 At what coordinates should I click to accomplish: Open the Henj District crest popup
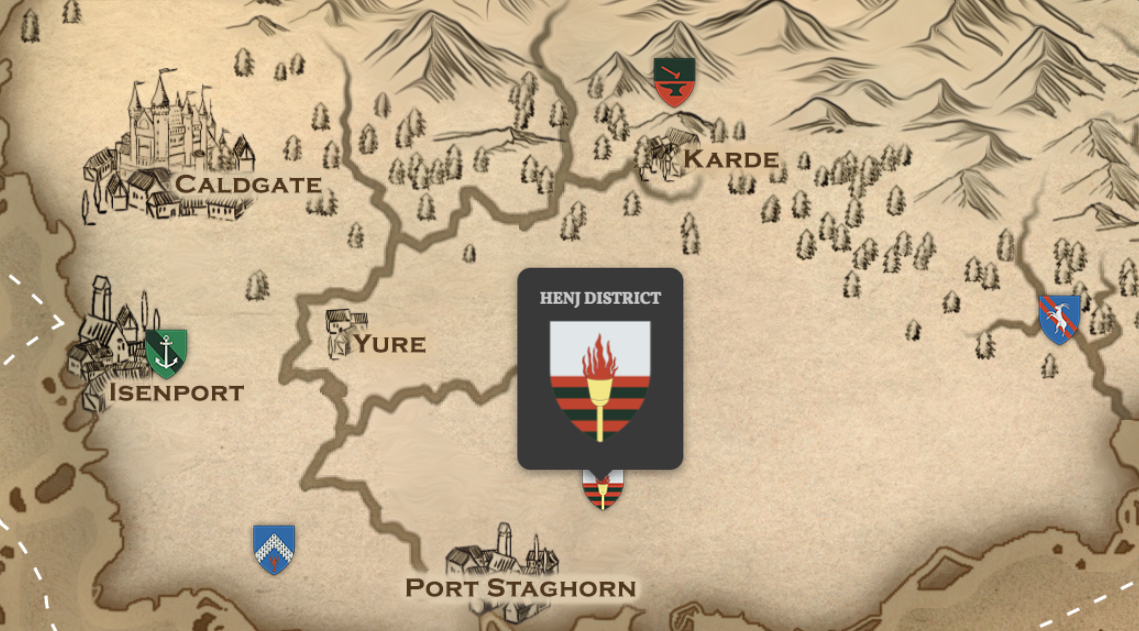[600, 368]
